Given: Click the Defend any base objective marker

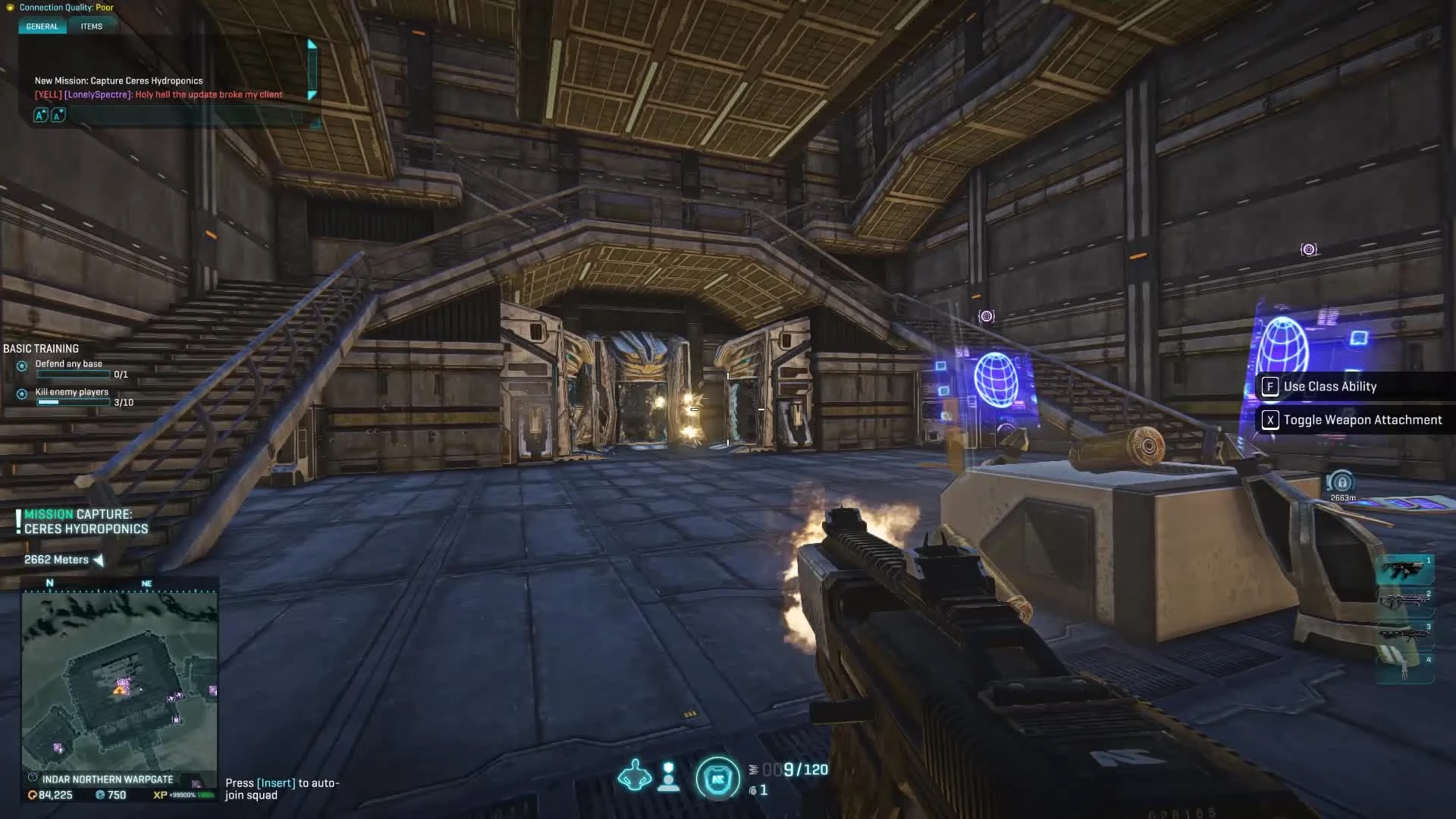Looking at the screenshot, I should 21,366.
